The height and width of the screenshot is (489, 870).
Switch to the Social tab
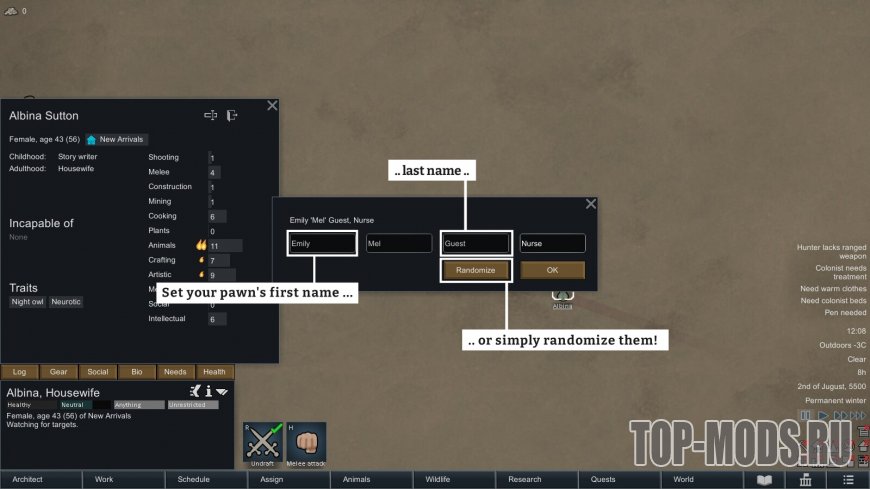[x=98, y=372]
